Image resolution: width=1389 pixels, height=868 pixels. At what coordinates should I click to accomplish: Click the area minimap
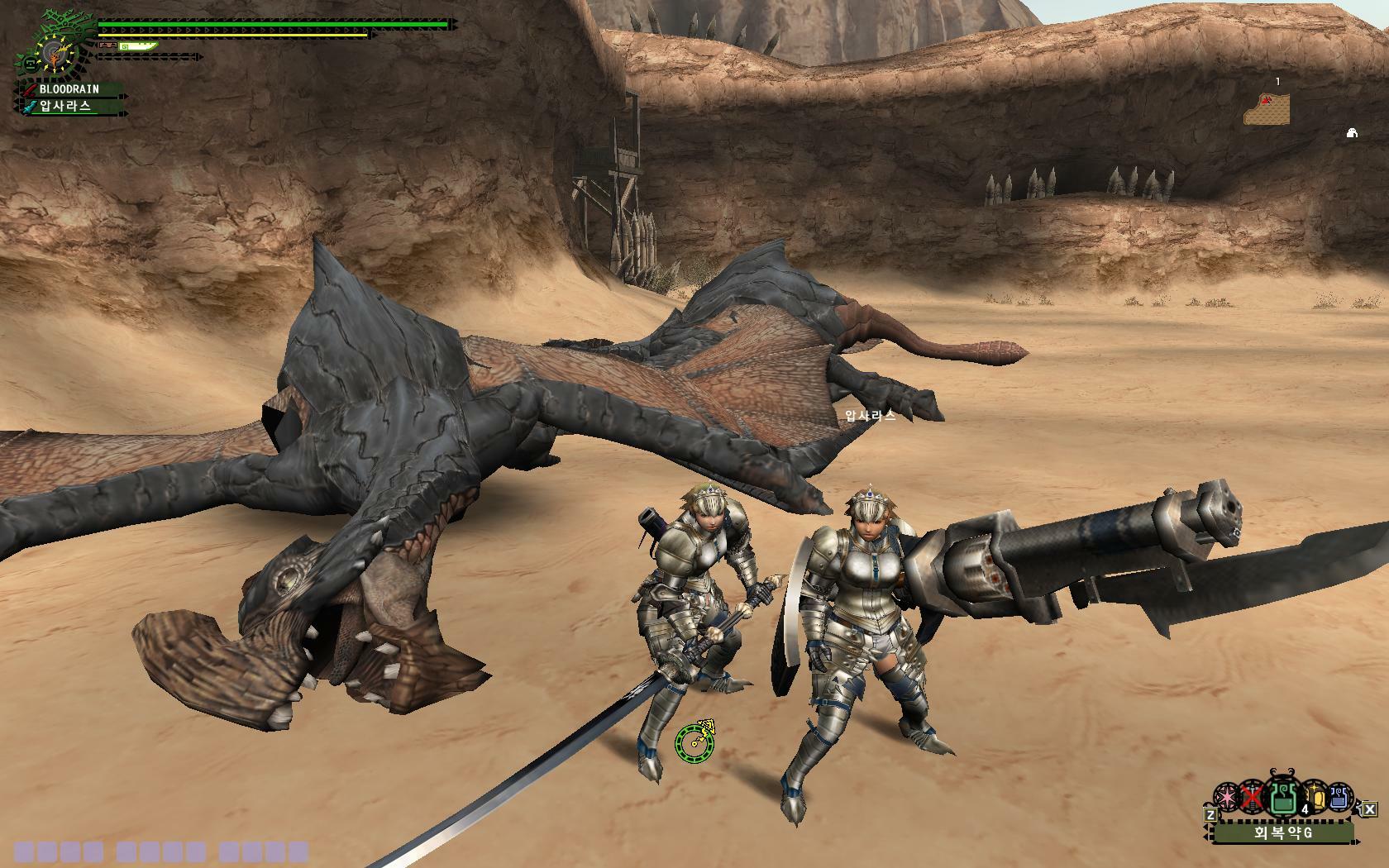(x=1267, y=108)
